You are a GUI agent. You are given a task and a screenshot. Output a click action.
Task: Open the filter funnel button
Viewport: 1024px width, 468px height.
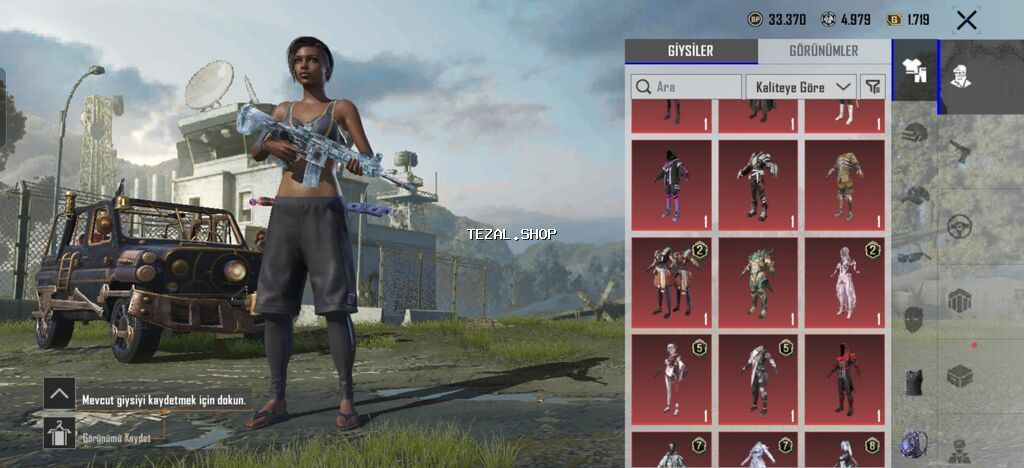click(873, 87)
